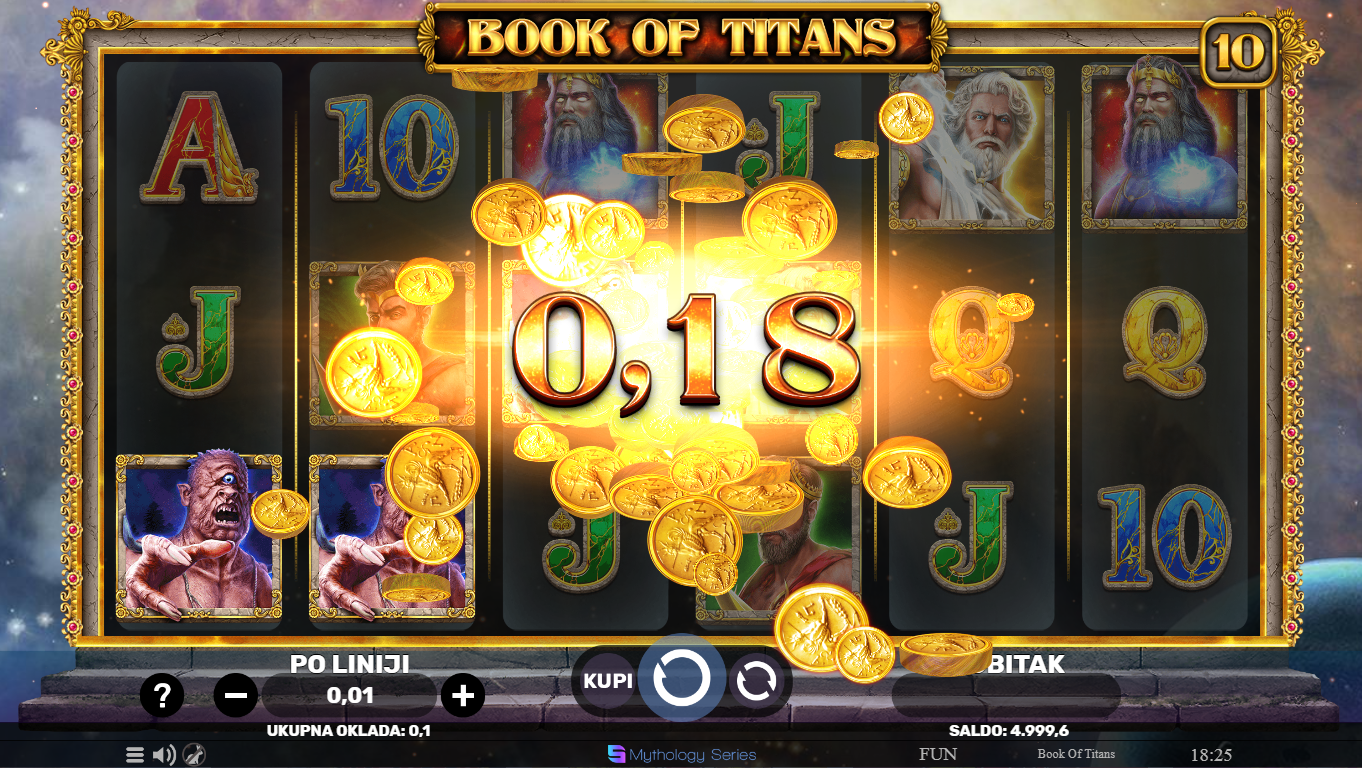1362x768 pixels.
Task: Open the Mythology Series link
Action: pyautogui.click(x=682, y=754)
